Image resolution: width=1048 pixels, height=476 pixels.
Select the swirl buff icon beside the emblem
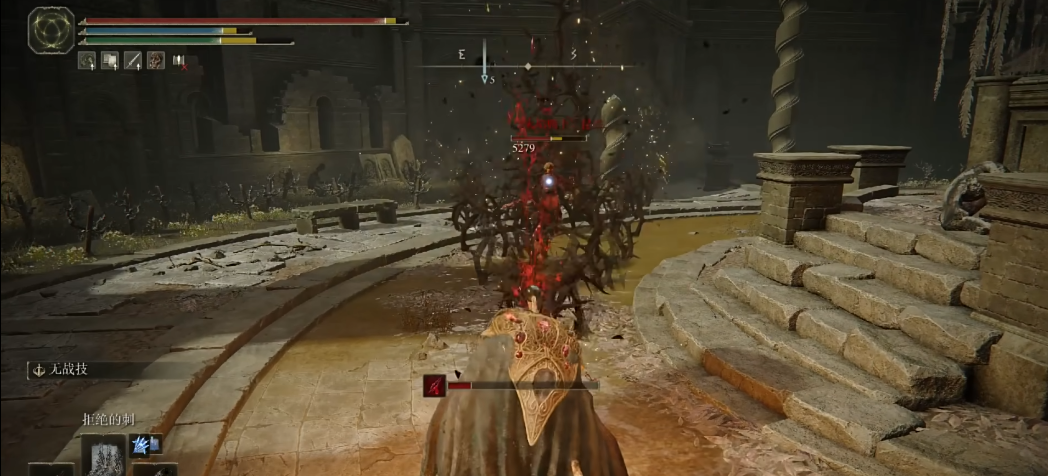click(87, 60)
